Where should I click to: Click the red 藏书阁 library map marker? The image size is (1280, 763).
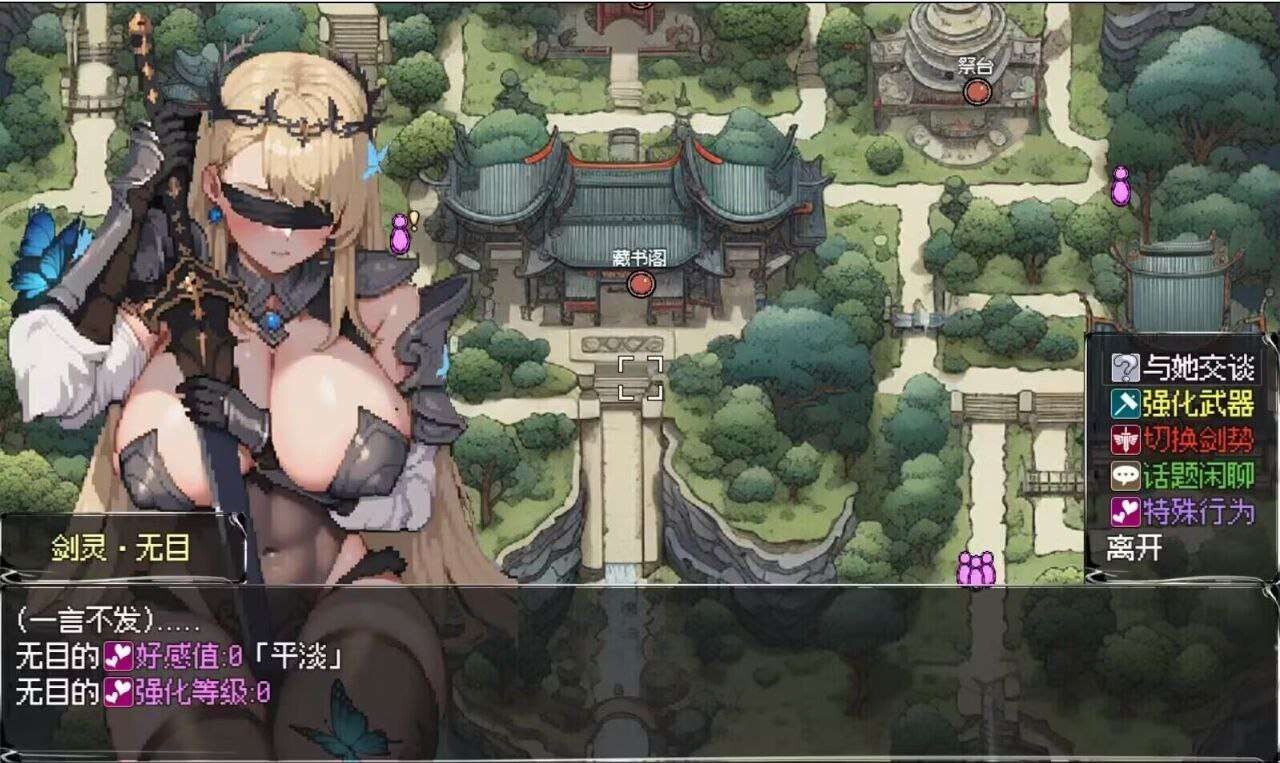tap(639, 283)
